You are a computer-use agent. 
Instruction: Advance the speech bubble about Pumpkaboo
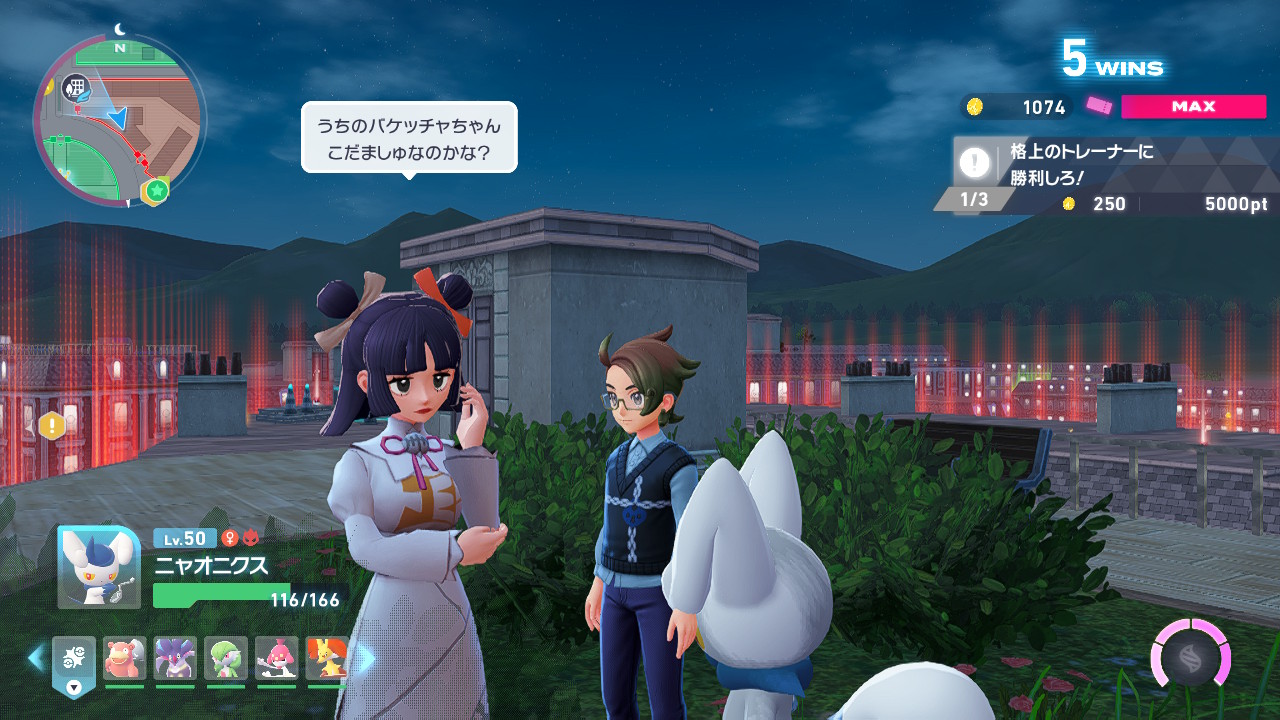(x=409, y=138)
